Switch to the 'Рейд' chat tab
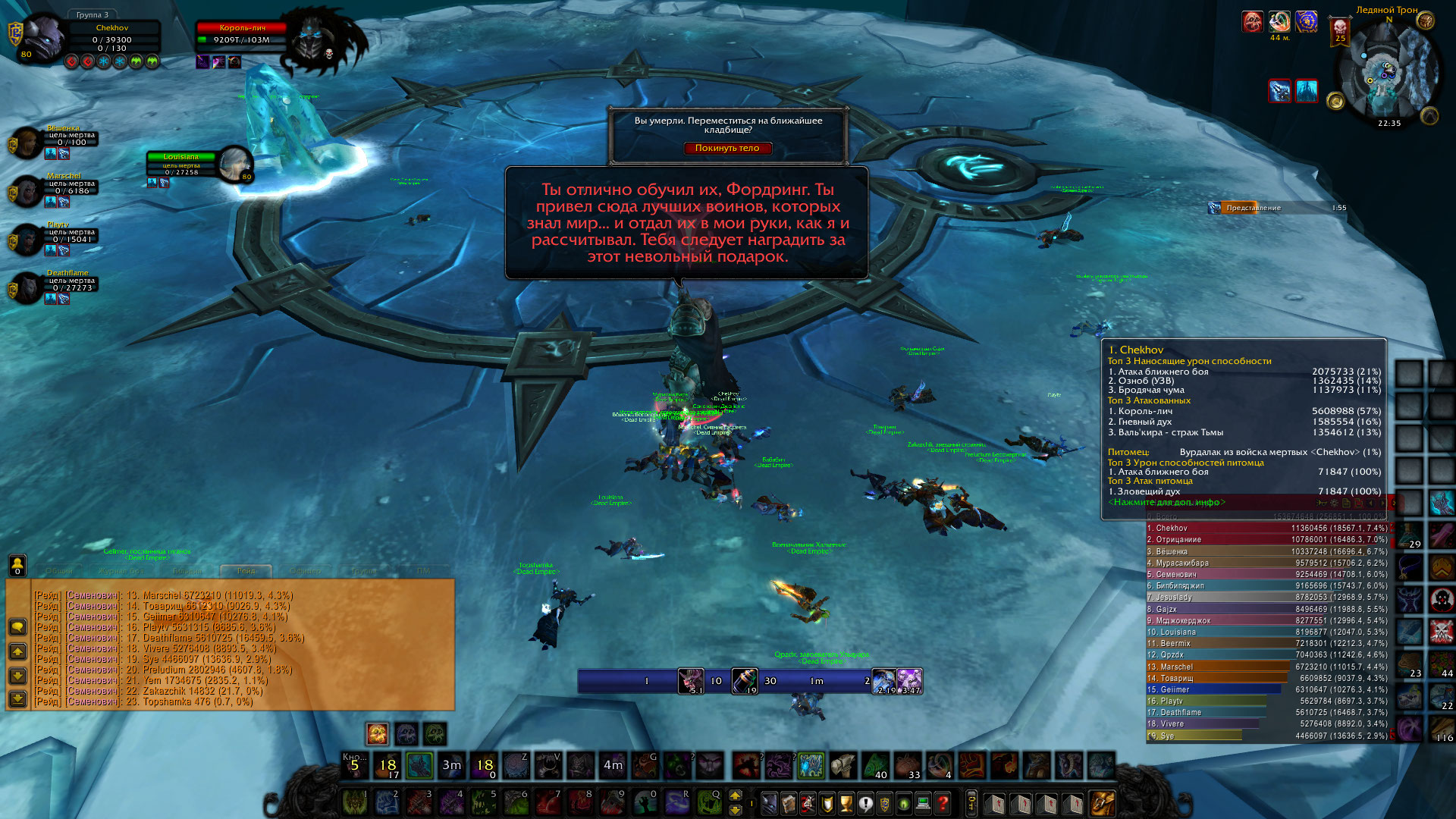Screen dimensions: 1456x819 coord(246,570)
